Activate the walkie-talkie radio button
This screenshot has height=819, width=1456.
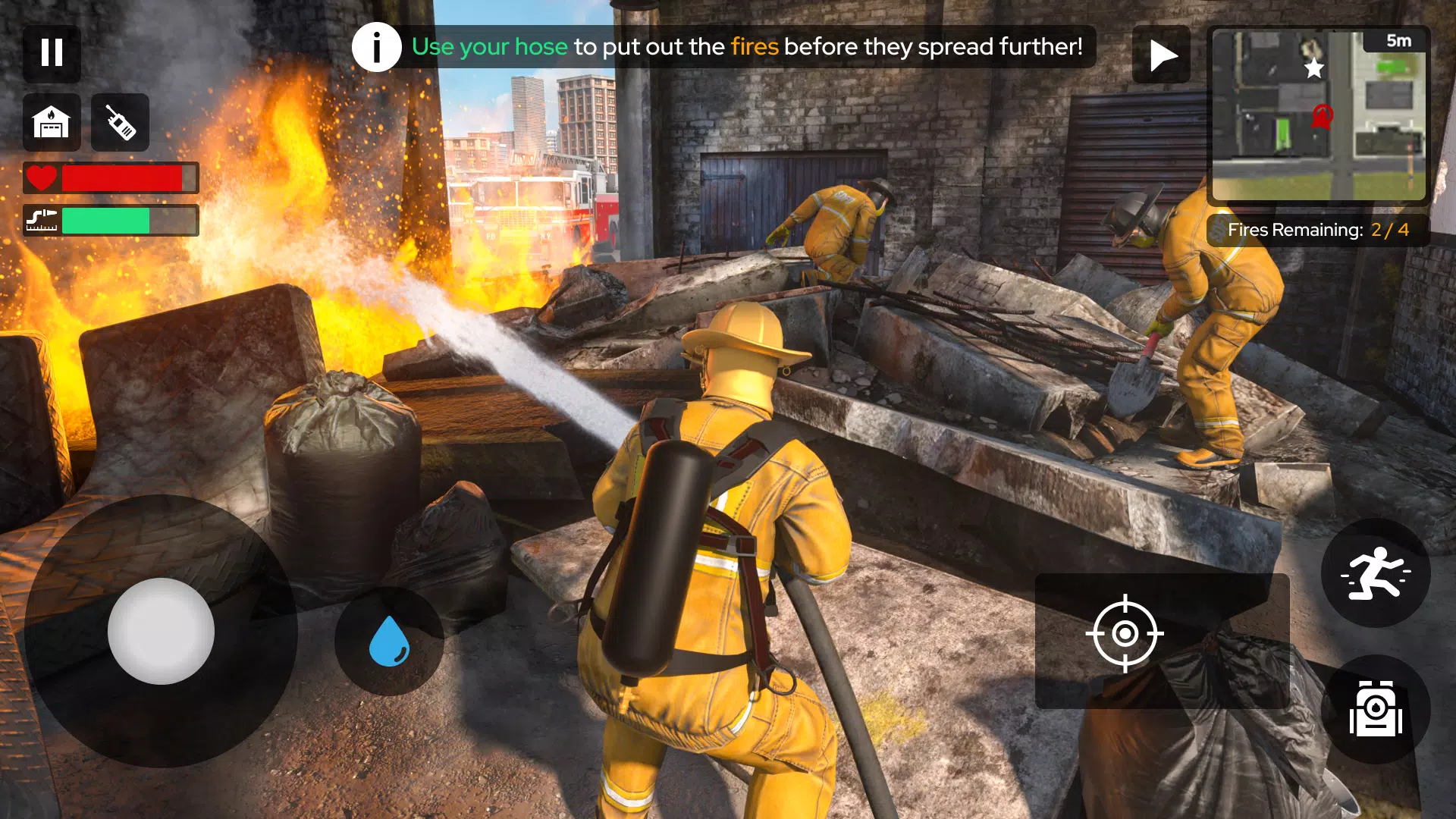(120, 123)
